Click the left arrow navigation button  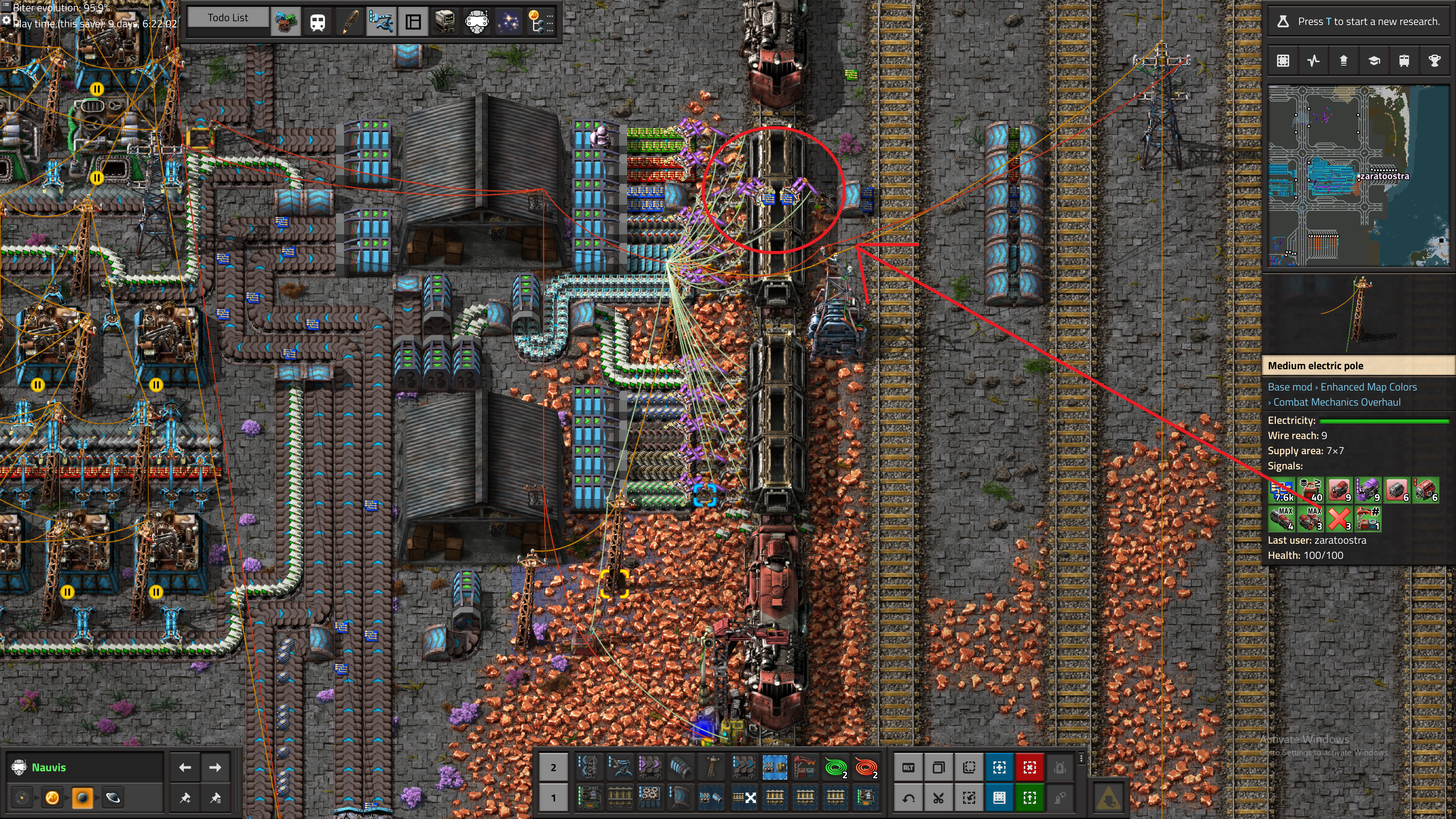[185, 767]
